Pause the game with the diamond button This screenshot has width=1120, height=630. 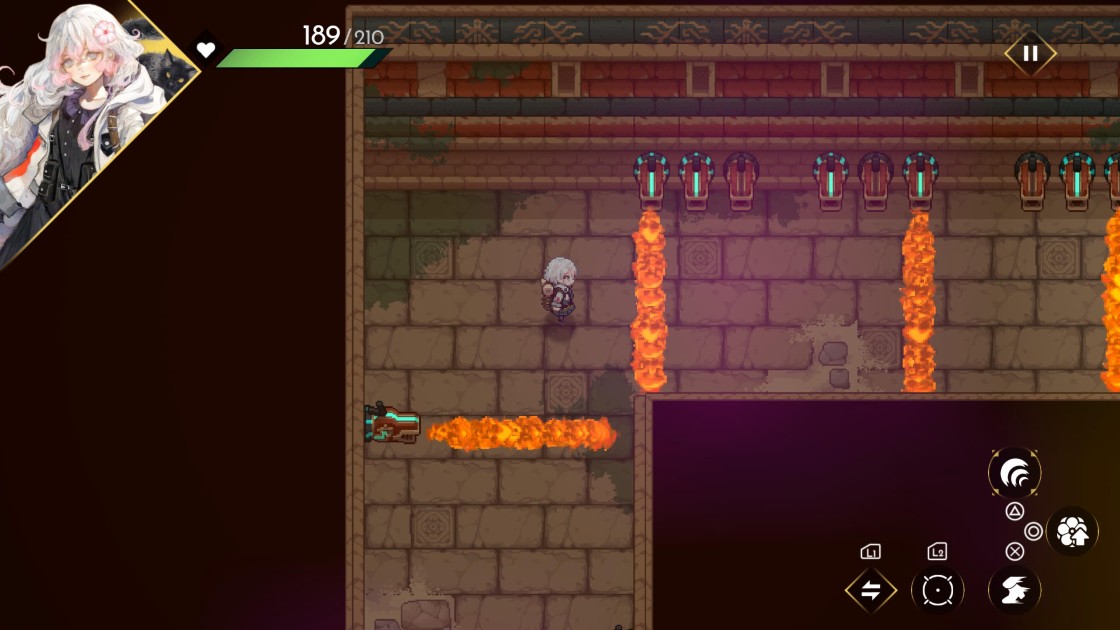pos(1030,54)
